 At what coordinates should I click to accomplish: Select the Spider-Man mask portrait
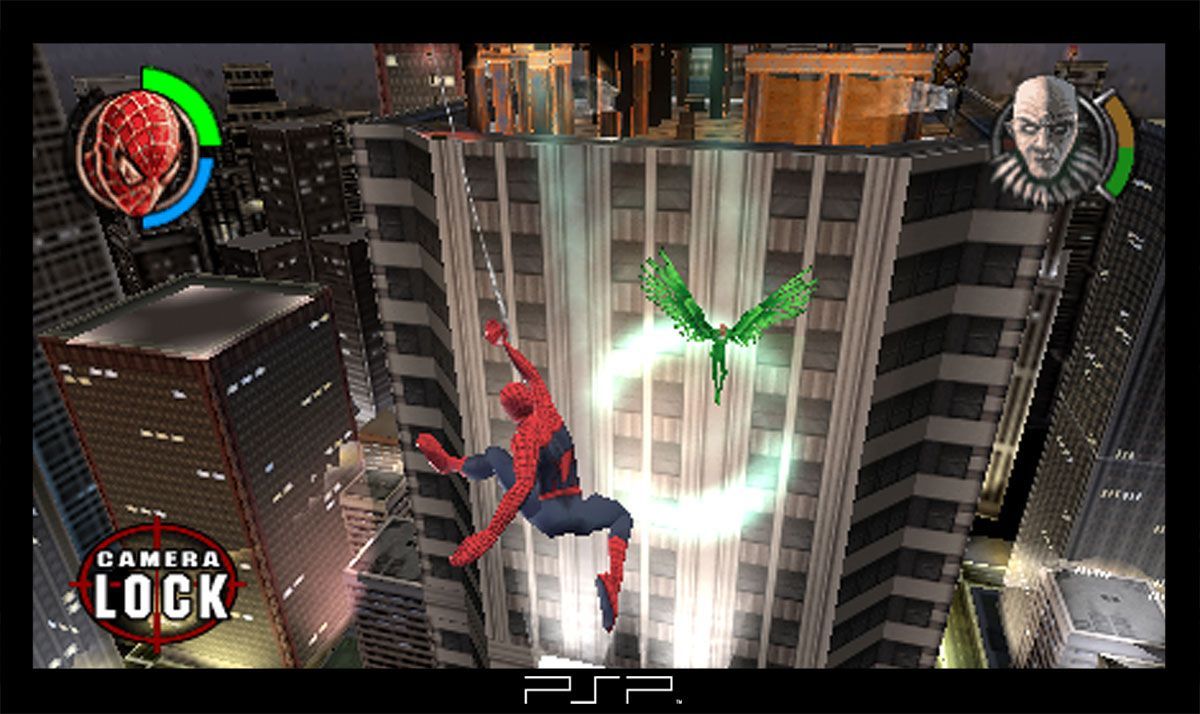point(132,150)
